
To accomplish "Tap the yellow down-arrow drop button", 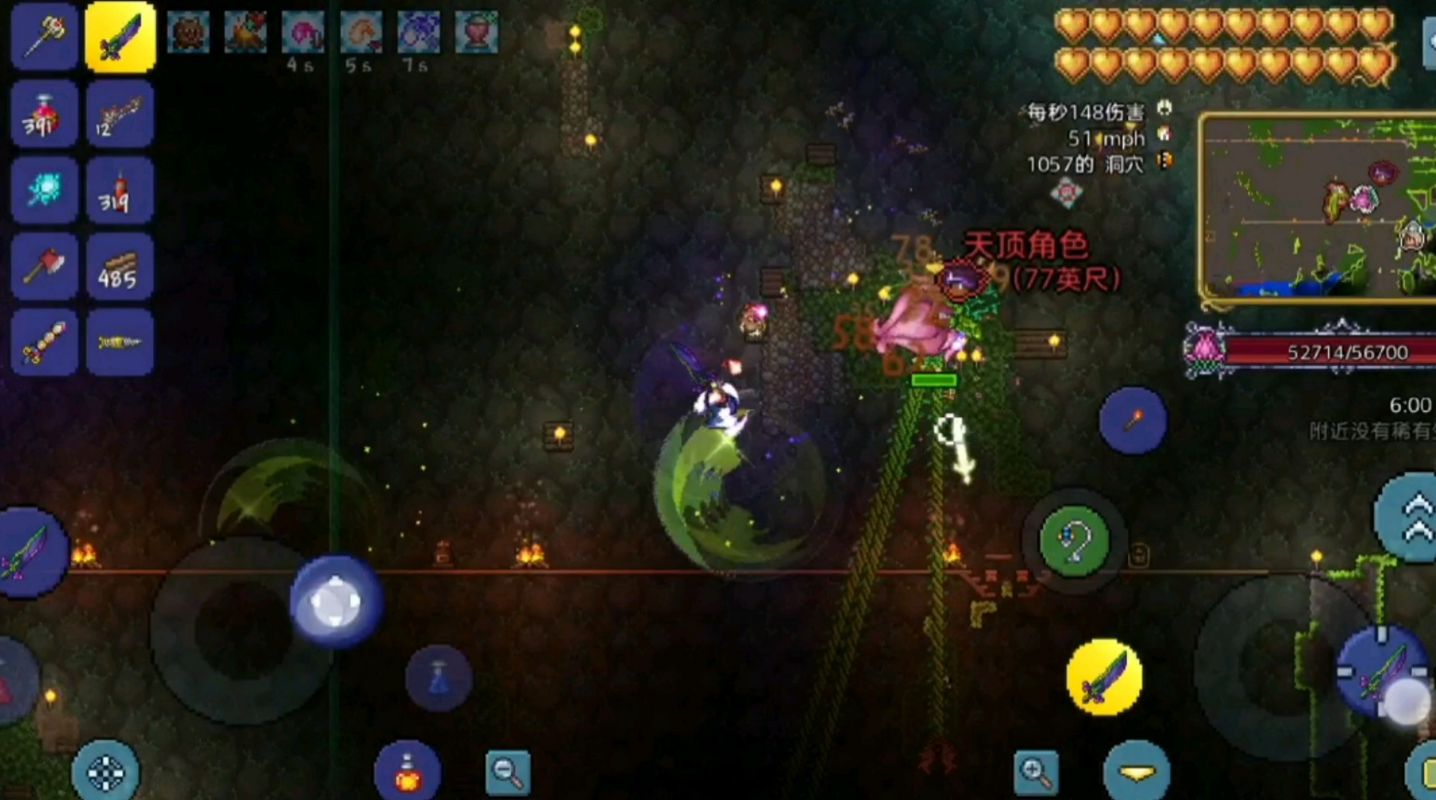I will [1137, 772].
